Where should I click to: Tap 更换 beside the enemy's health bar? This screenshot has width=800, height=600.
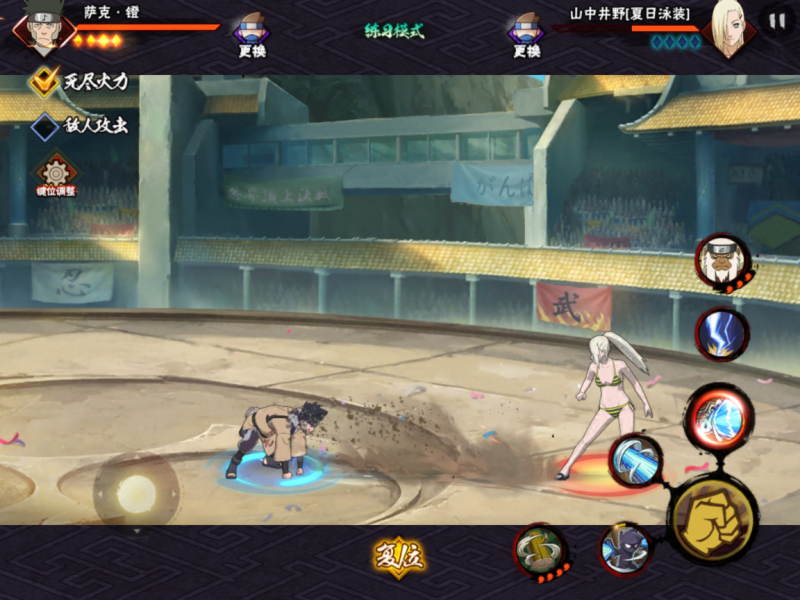pyautogui.click(x=525, y=33)
